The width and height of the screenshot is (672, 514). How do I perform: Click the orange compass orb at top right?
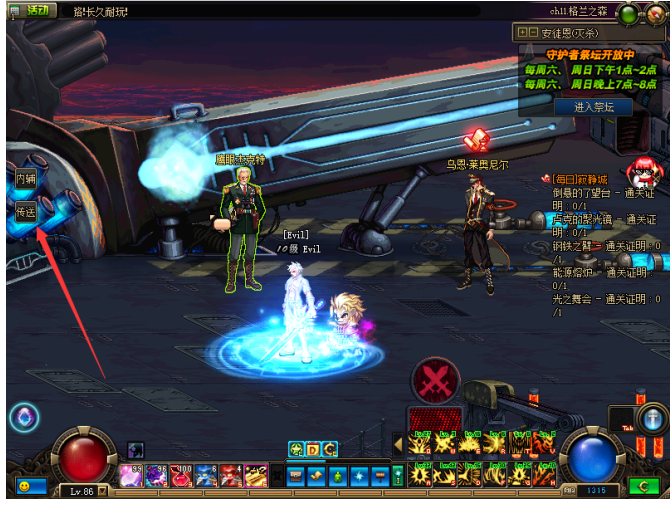coord(654,14)
